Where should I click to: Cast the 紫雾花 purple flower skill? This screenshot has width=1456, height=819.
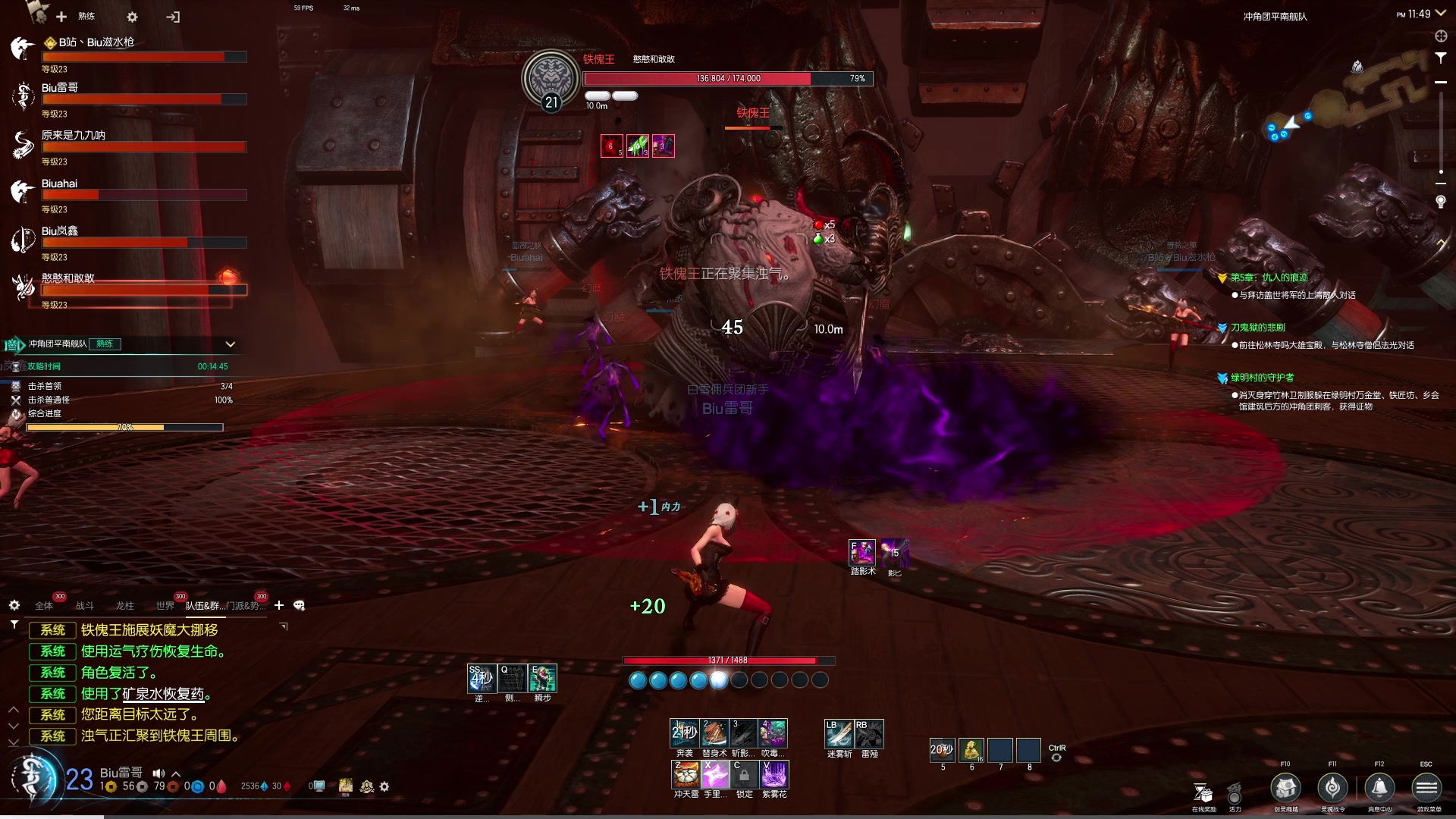(774, 774)
